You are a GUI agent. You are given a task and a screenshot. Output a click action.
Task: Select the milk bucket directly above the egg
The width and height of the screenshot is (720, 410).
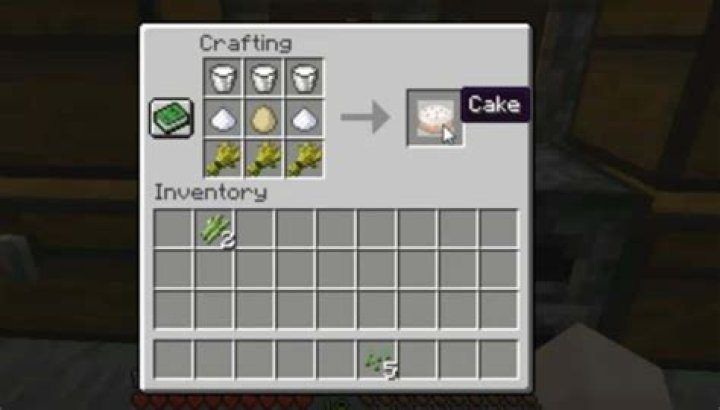pyautogui.click(x=263, y=77)
